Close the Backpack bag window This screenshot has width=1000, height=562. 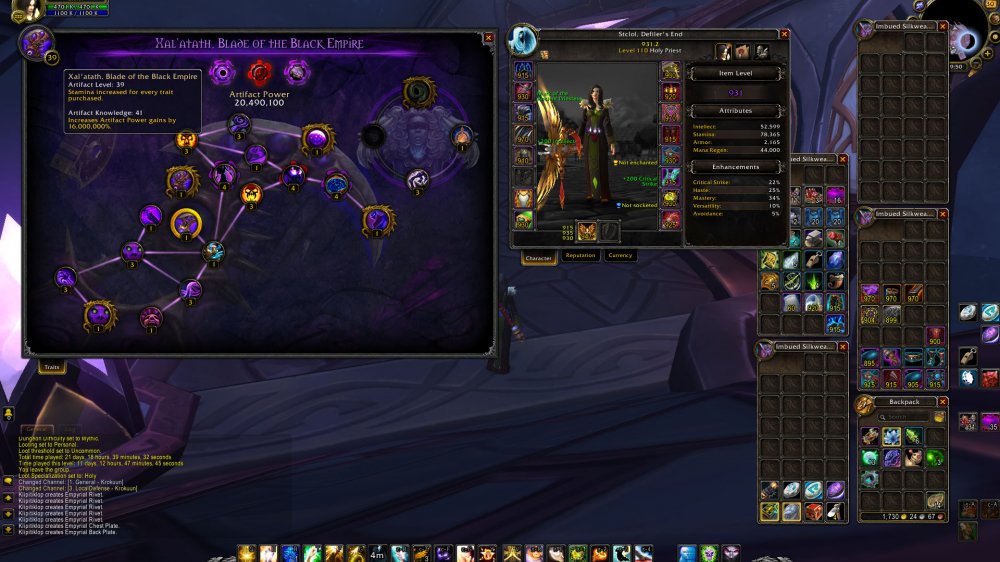(x=942, y=401)
